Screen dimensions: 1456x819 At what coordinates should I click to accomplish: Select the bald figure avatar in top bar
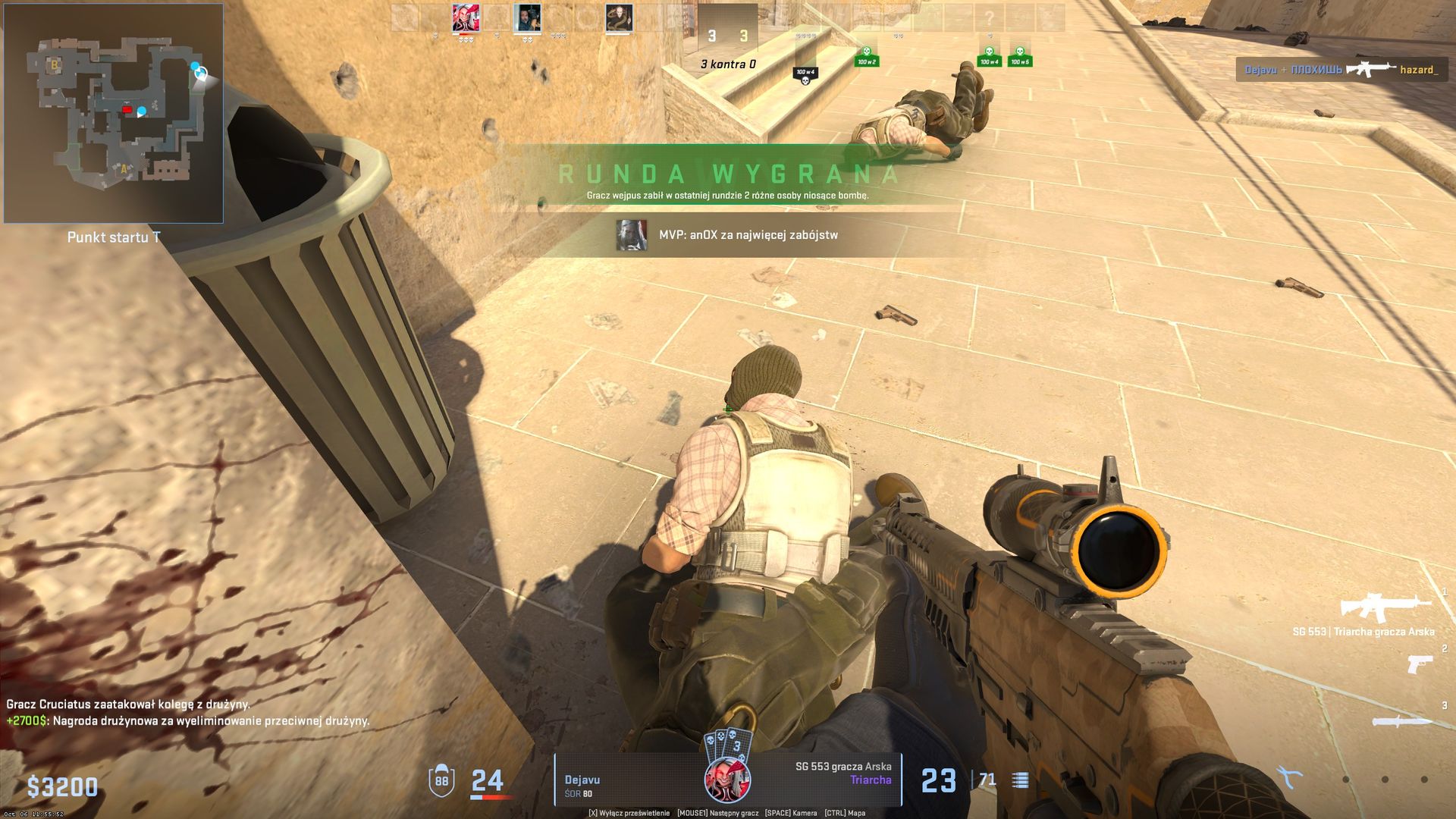(619, 17)
